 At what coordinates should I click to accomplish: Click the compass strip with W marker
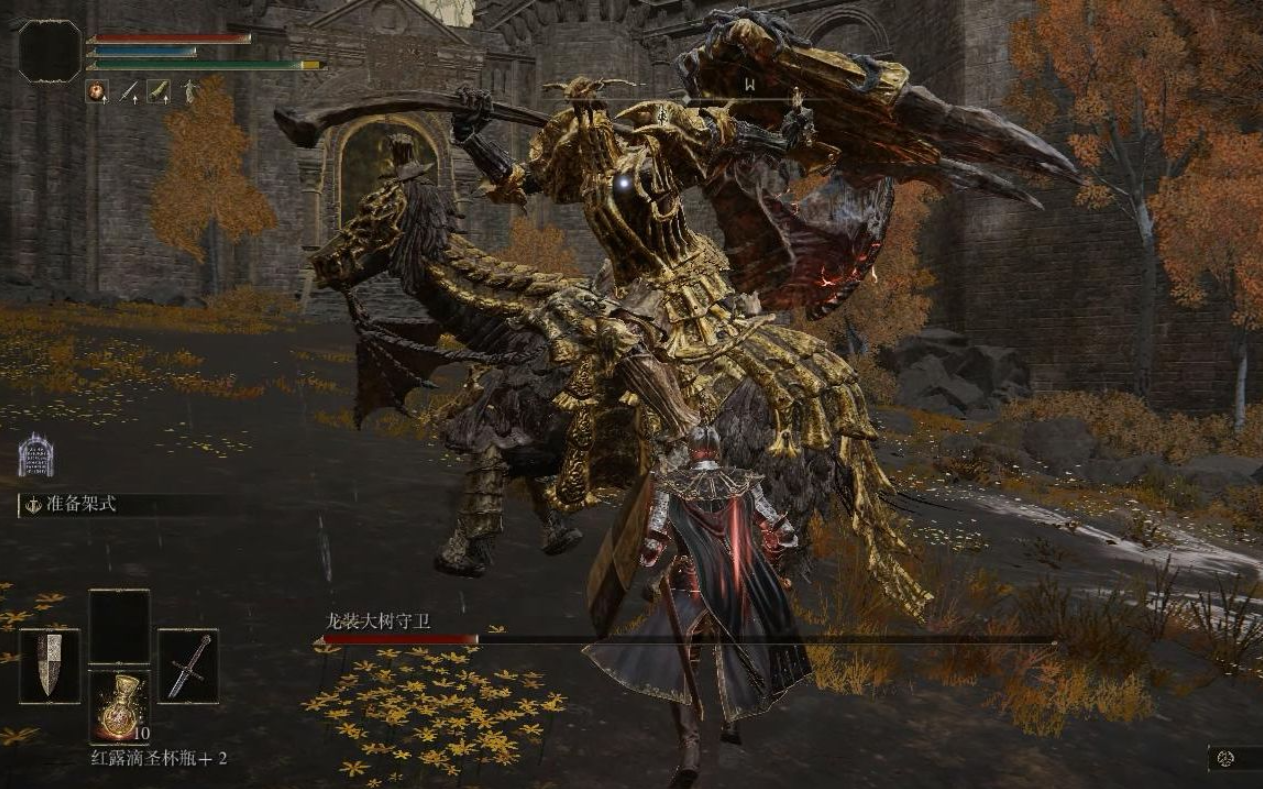pyautogui.click(x=748, y=87)
